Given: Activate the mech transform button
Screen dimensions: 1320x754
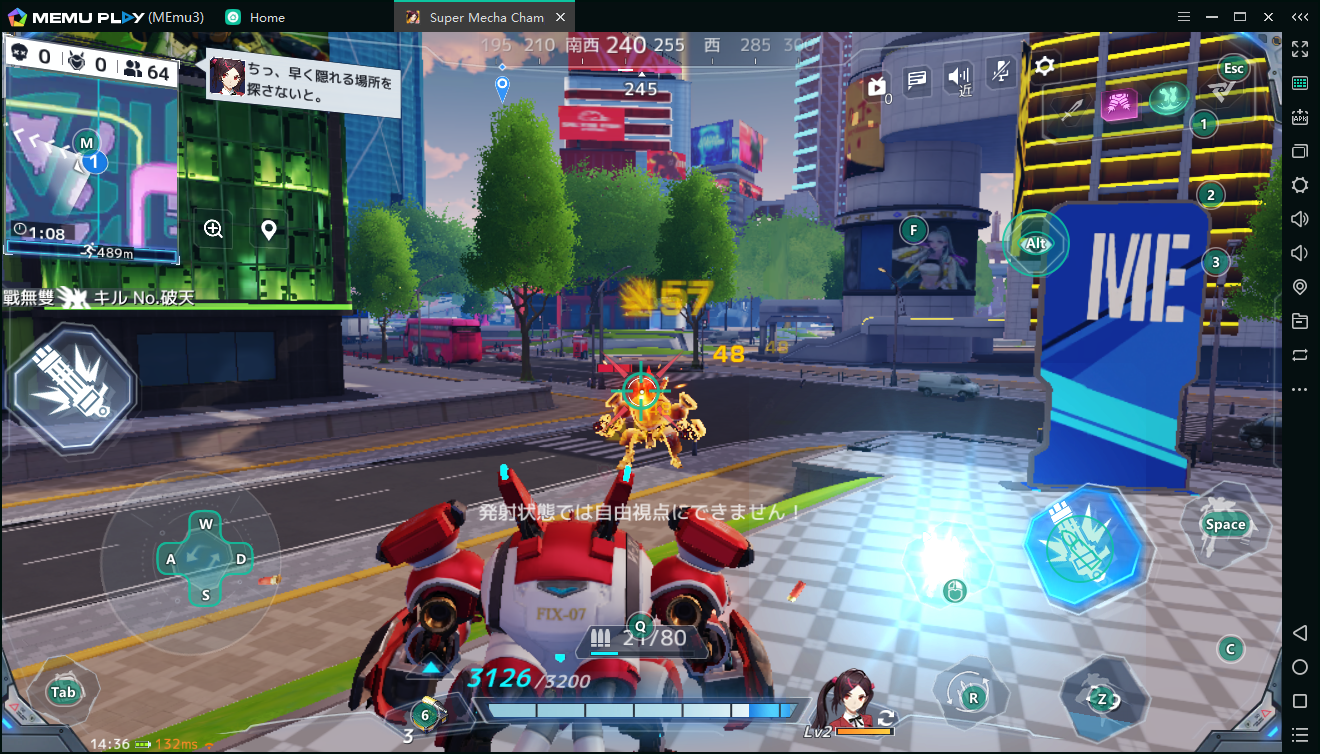Looking at the screenshot, I should point(1100,698).
